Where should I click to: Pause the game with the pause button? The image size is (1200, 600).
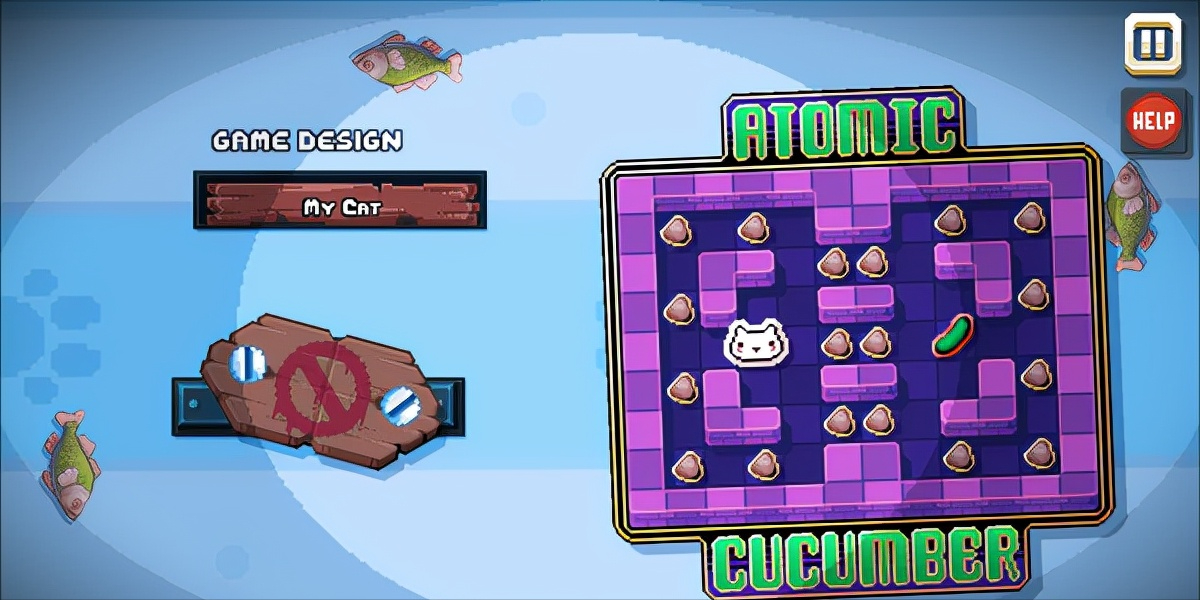(1152, 44)
